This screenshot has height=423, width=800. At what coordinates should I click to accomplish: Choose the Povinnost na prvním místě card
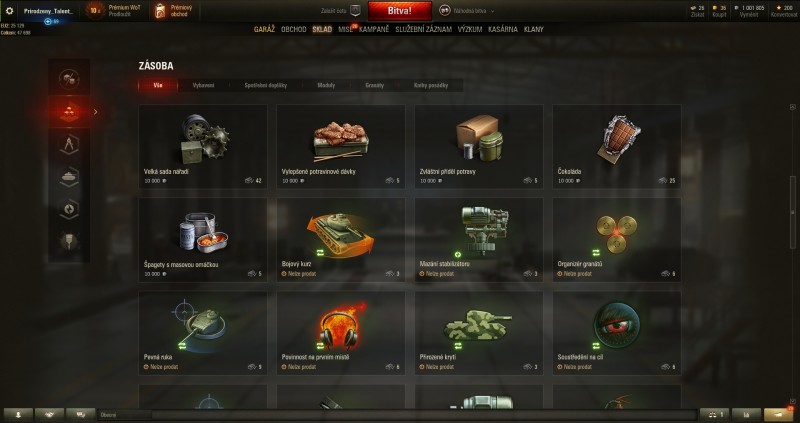pyautogui.click(x=340, y=332)
